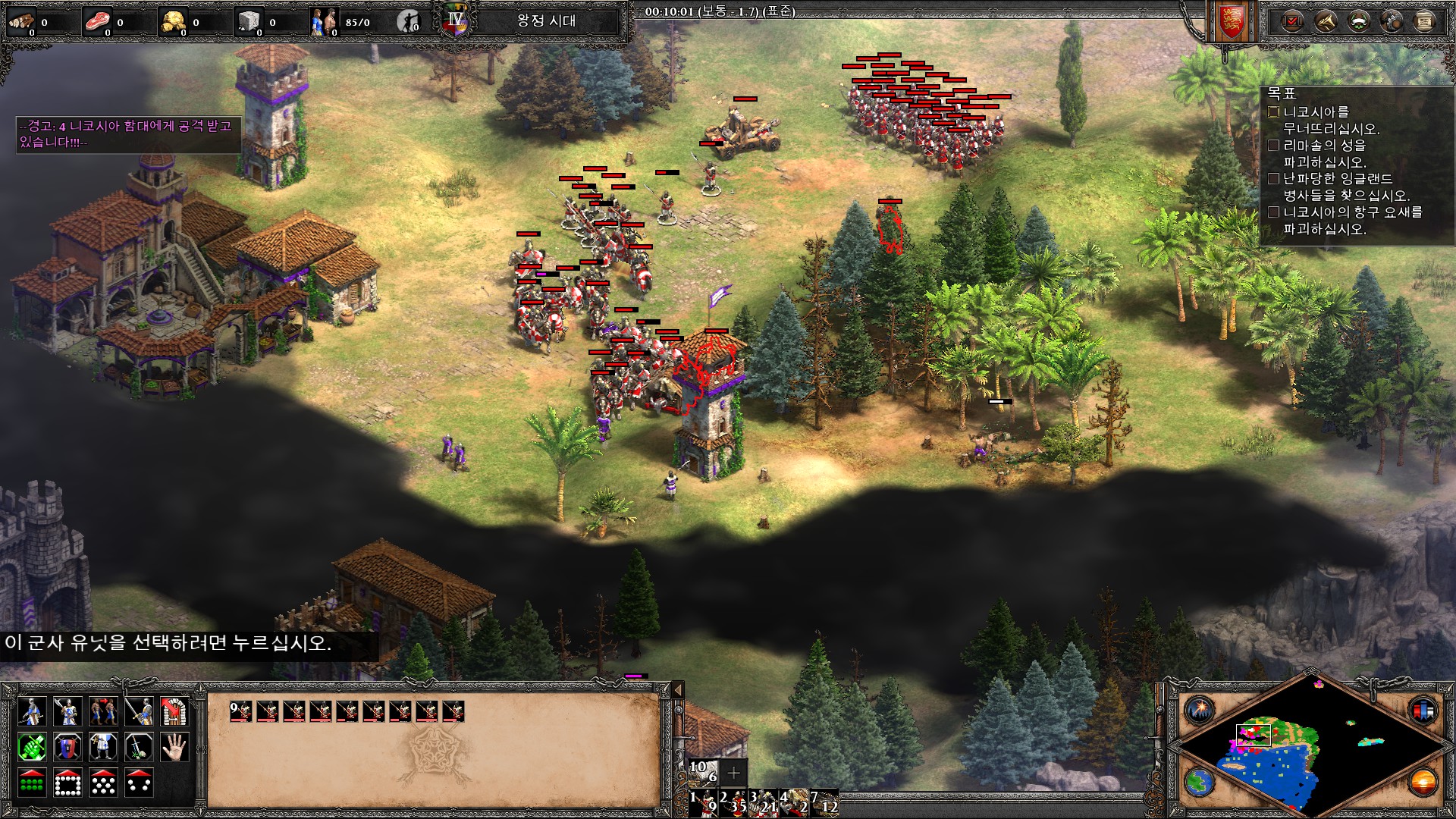
Task: Toggle the minimap colored banners button
Action: [x=1423, y=711]
